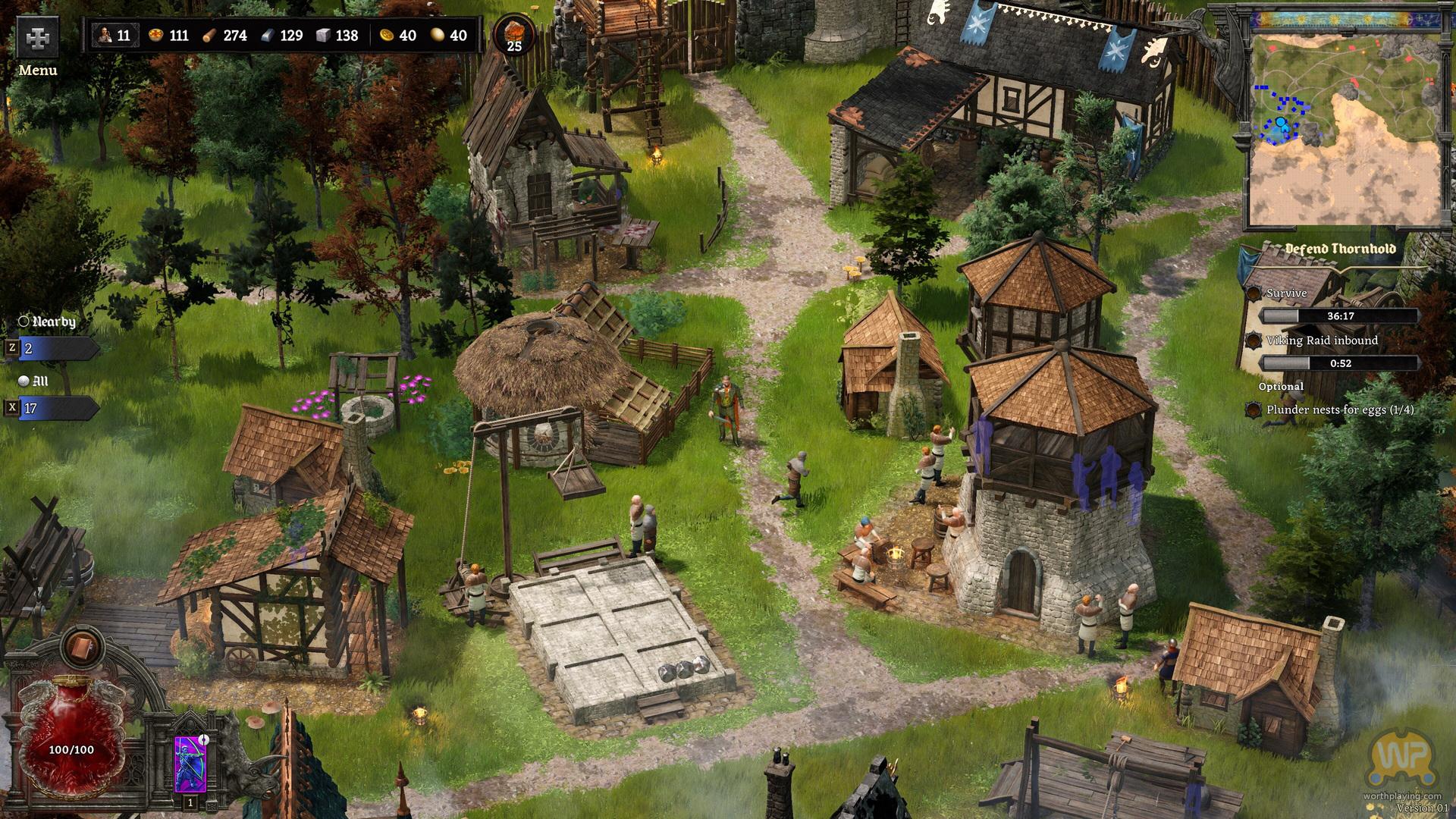Select the villager population icon
The width and height of the screenshot is (1456, 819).
(x=104, y=36)
